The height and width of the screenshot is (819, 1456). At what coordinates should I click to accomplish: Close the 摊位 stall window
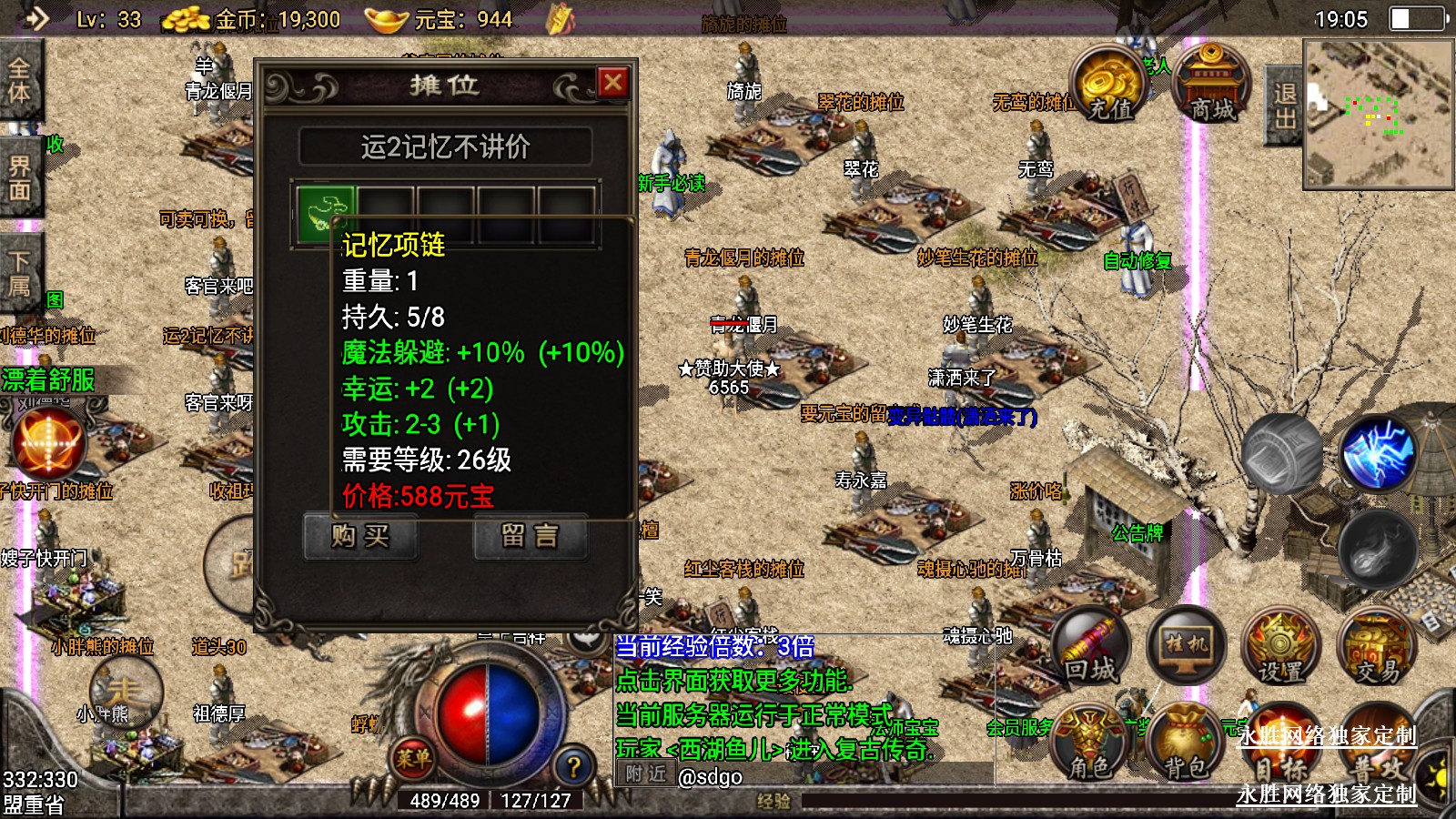pyautogui.click(x=613, y=83)
